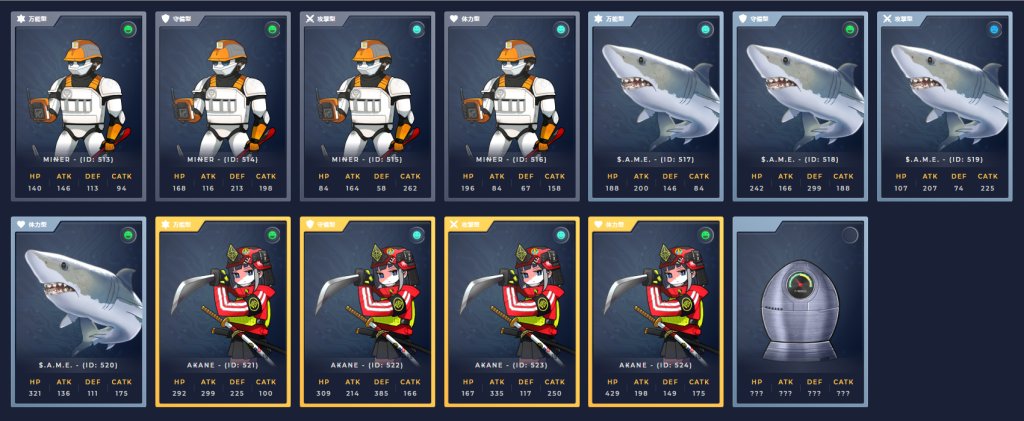This screenshot has height=421, width=1024.
Task: Open the Miner card ID 516
Action: pyautogui.click(x=511, y=105)
